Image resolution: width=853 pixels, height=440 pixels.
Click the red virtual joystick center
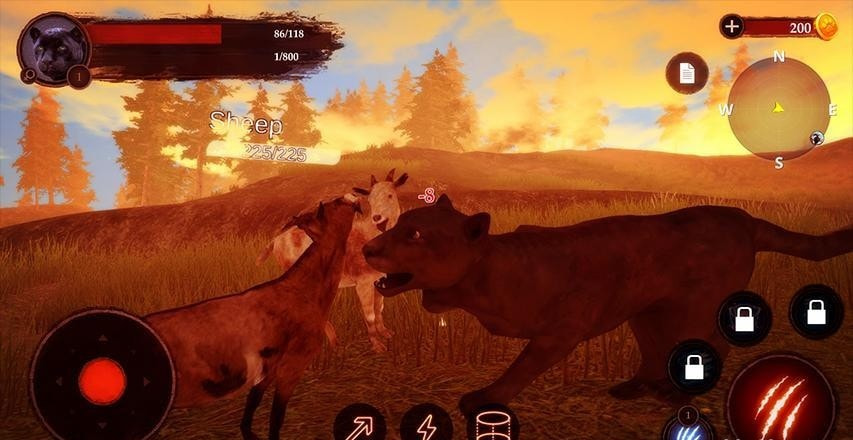(102, 381)
